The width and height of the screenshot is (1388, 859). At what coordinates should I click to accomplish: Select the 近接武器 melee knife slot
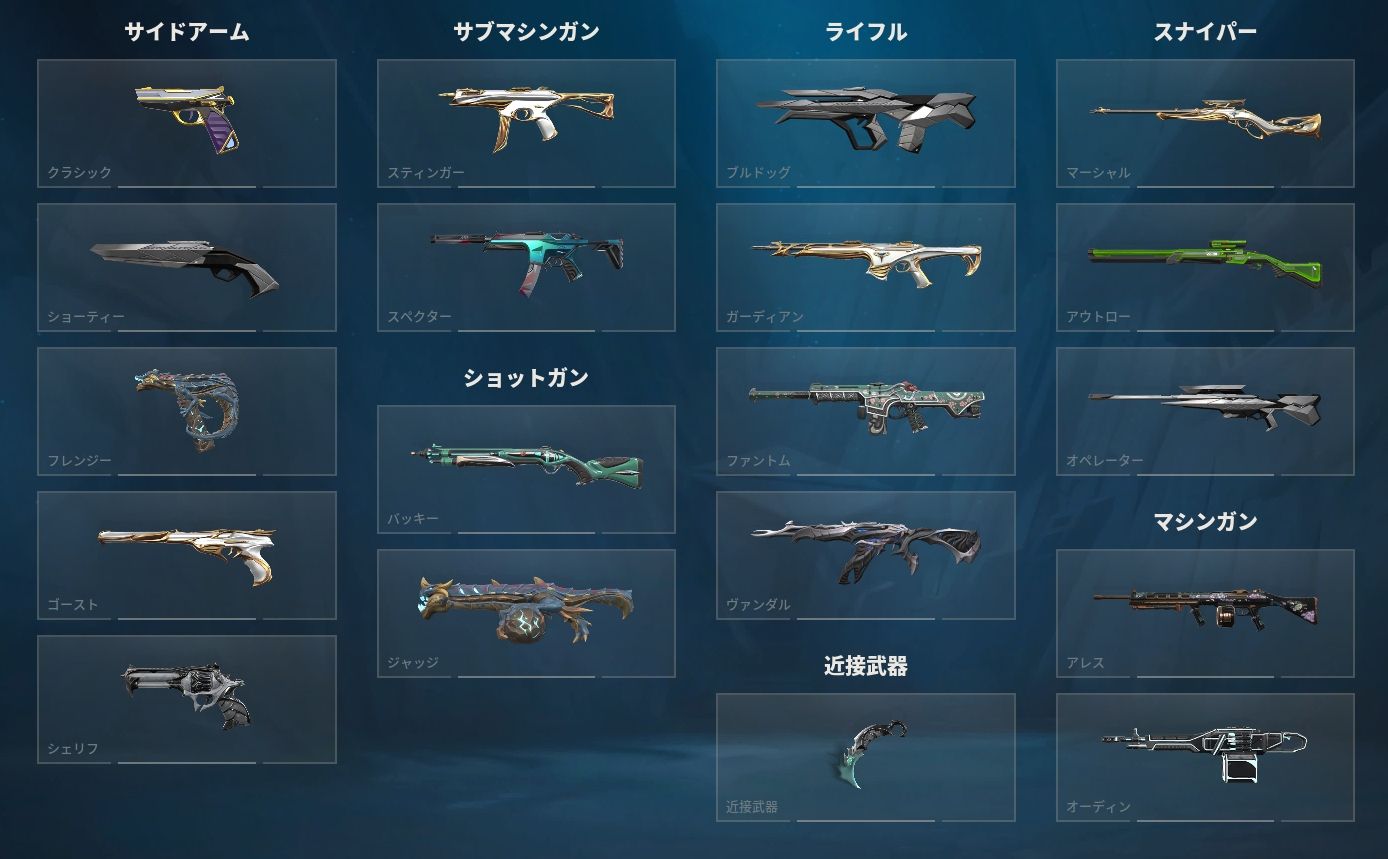866,757
